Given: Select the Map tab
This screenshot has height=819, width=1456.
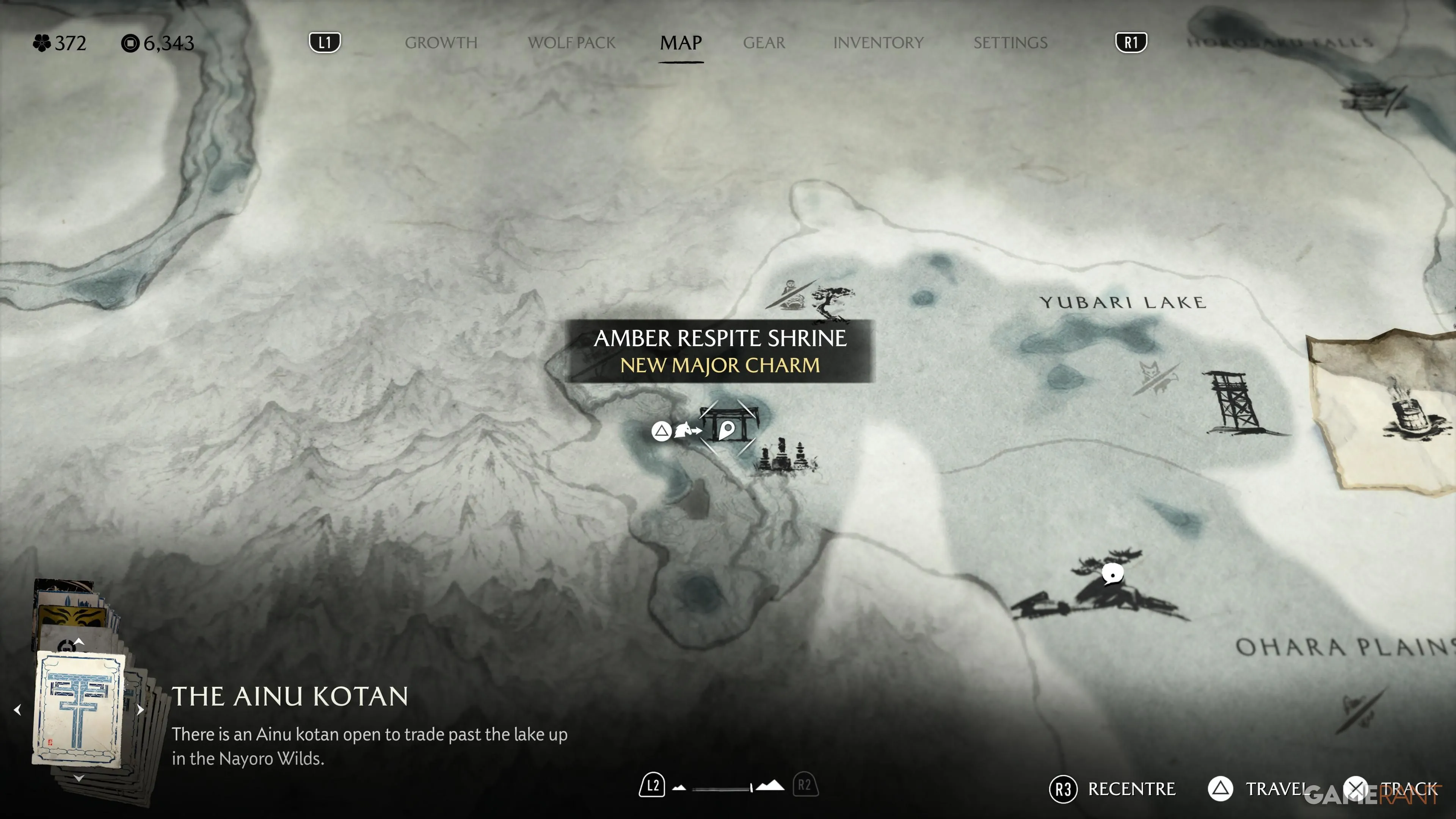Looking at the screenshot, I should (x=681, y=42).
